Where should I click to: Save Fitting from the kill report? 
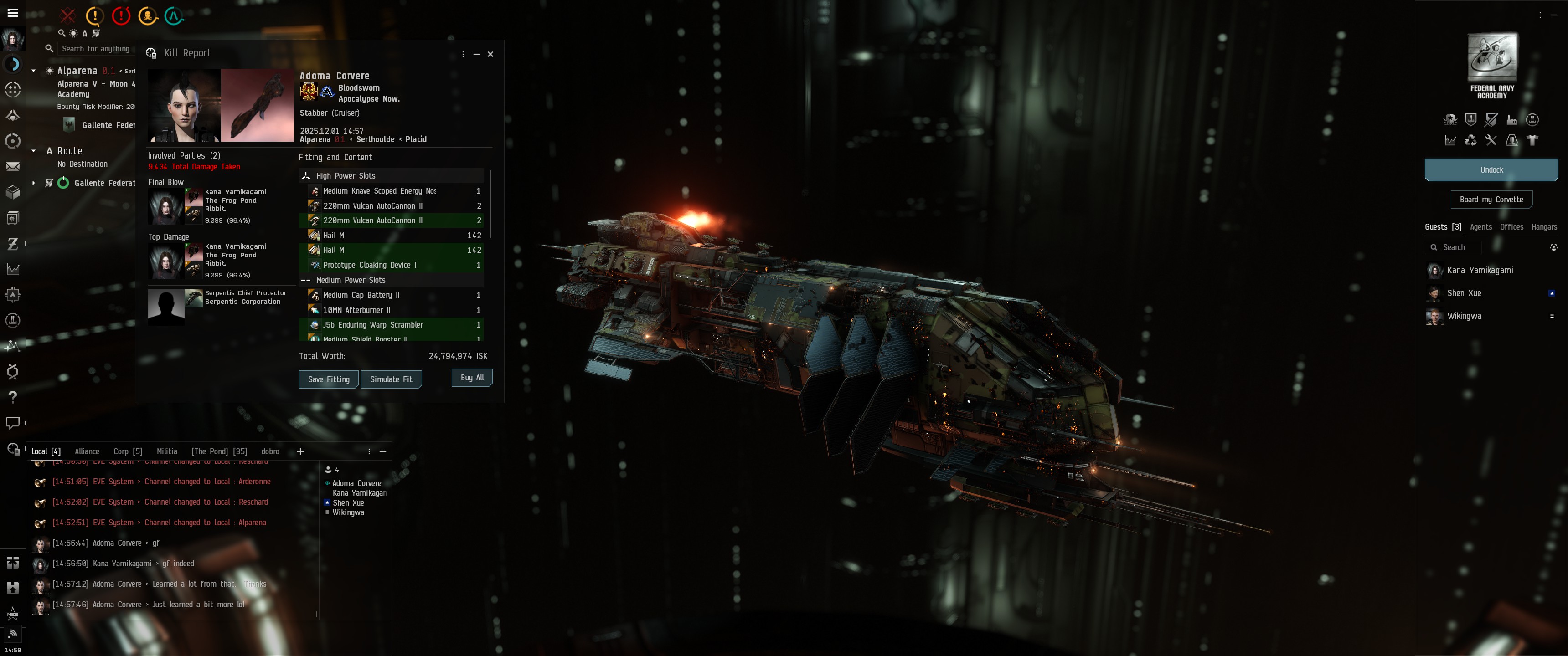click(328, 379)
